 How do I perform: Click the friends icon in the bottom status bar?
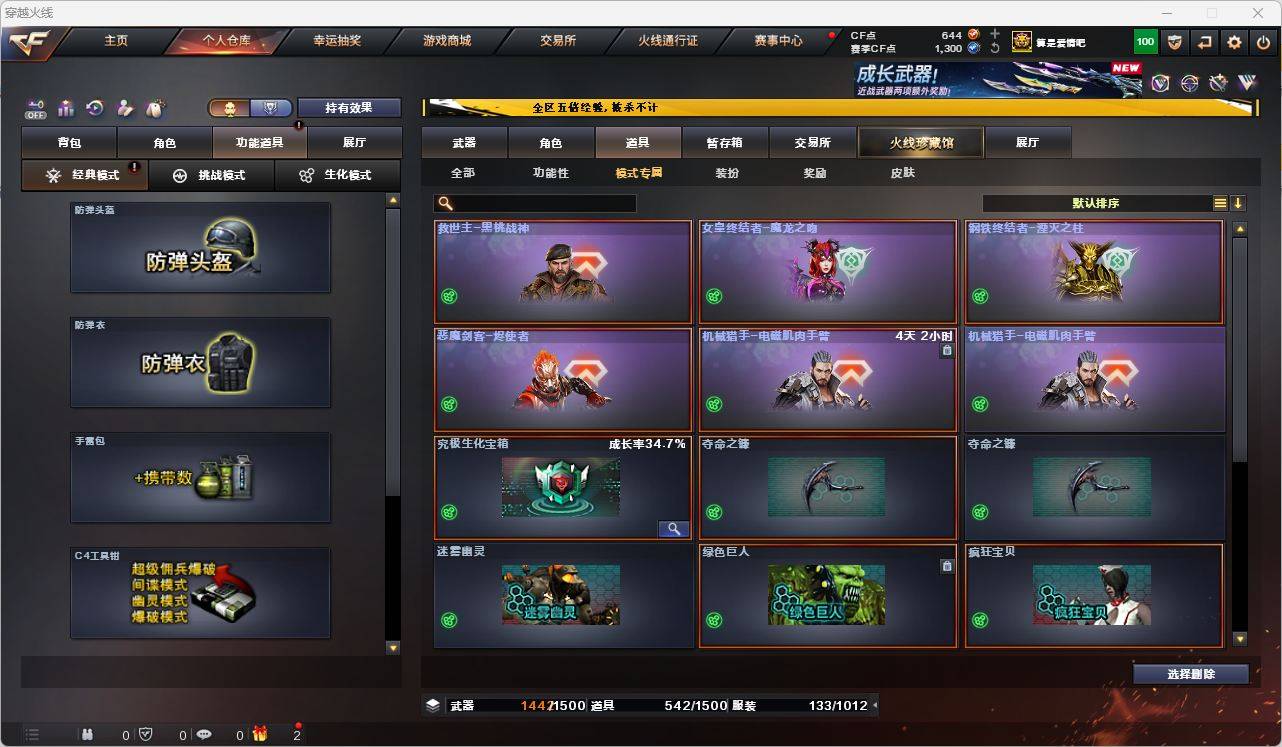(x=88, y=735)
